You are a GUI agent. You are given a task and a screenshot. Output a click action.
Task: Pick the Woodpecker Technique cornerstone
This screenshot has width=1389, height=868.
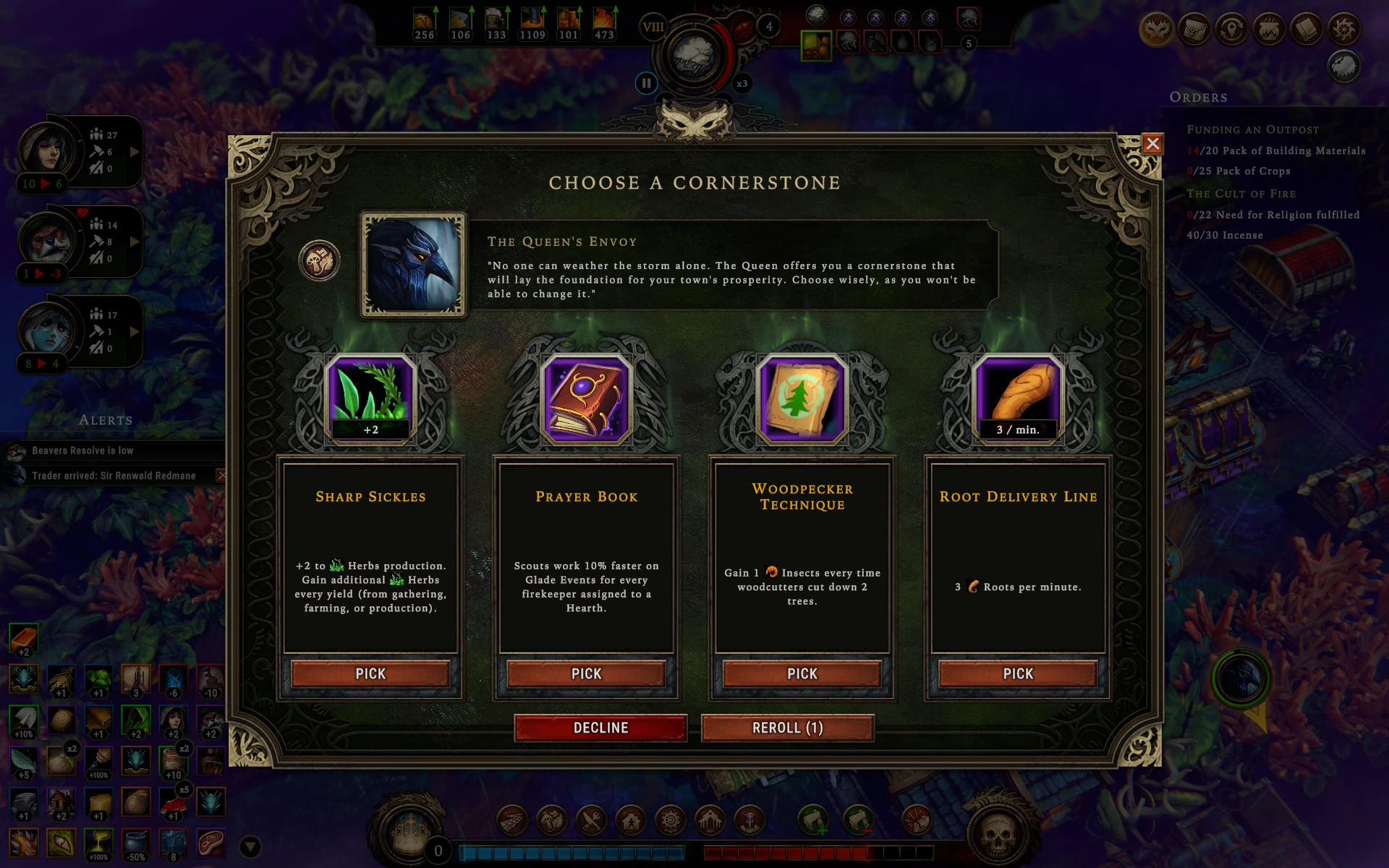(x=802, y=673)
